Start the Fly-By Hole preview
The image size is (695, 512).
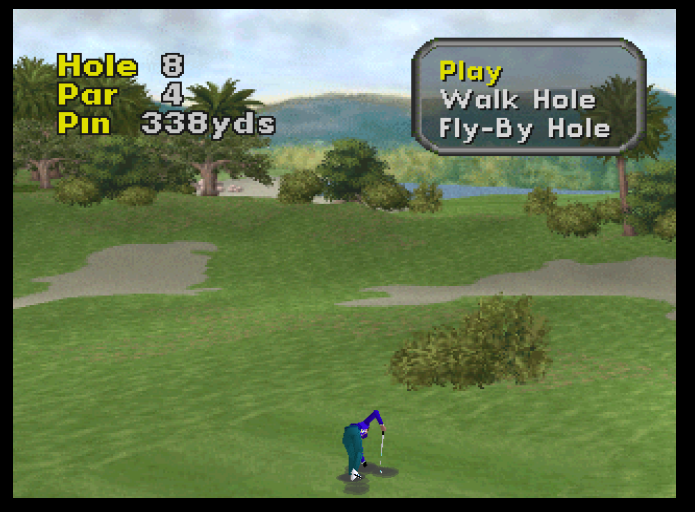tap(525, 129)
